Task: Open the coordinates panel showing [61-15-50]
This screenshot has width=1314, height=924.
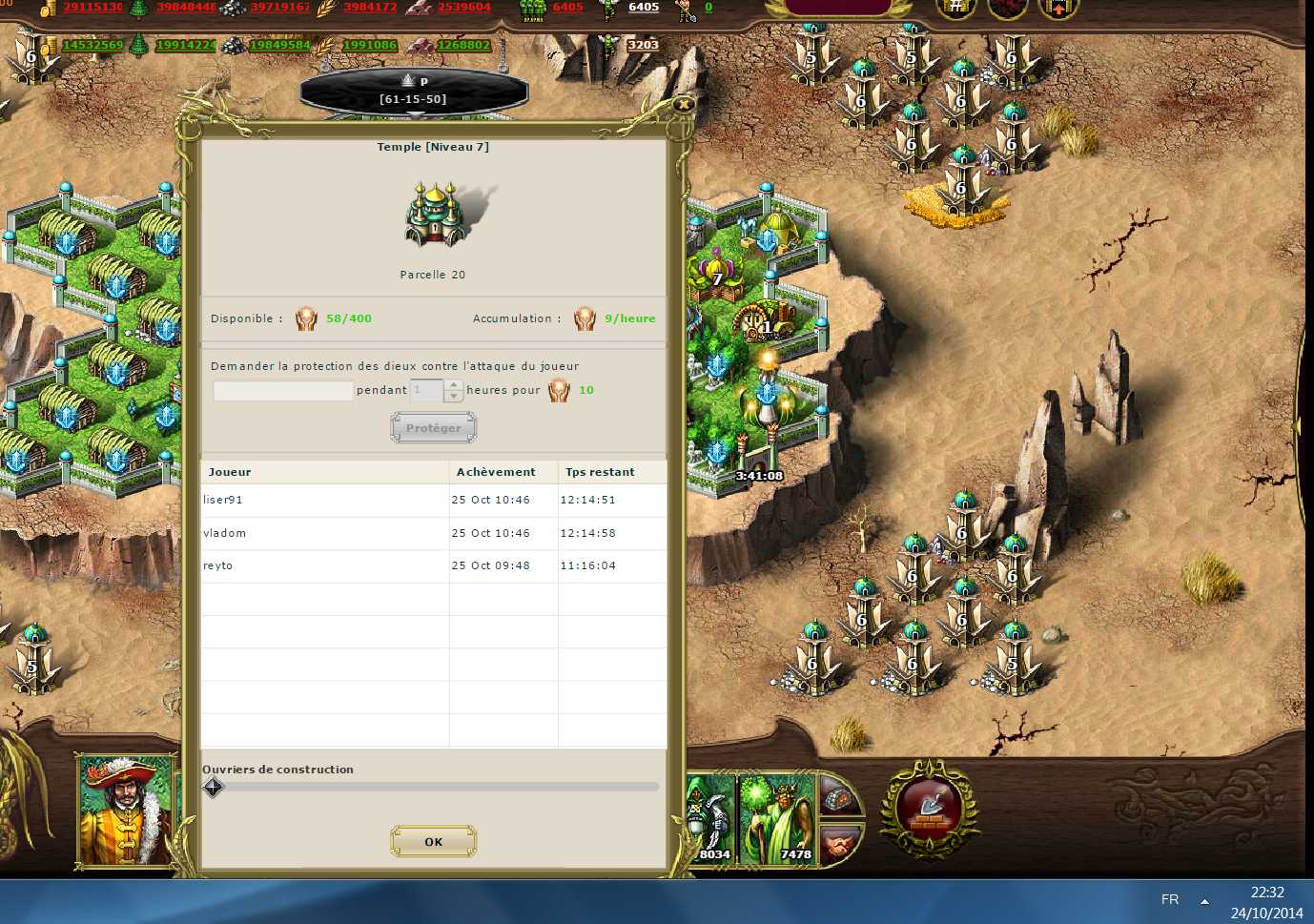Action: (414, 92)
